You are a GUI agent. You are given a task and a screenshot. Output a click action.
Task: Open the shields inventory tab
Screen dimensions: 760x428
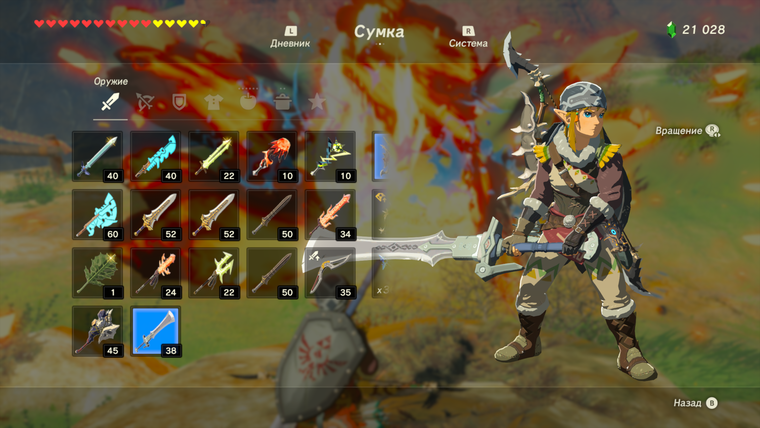click(x=179, y=101)
